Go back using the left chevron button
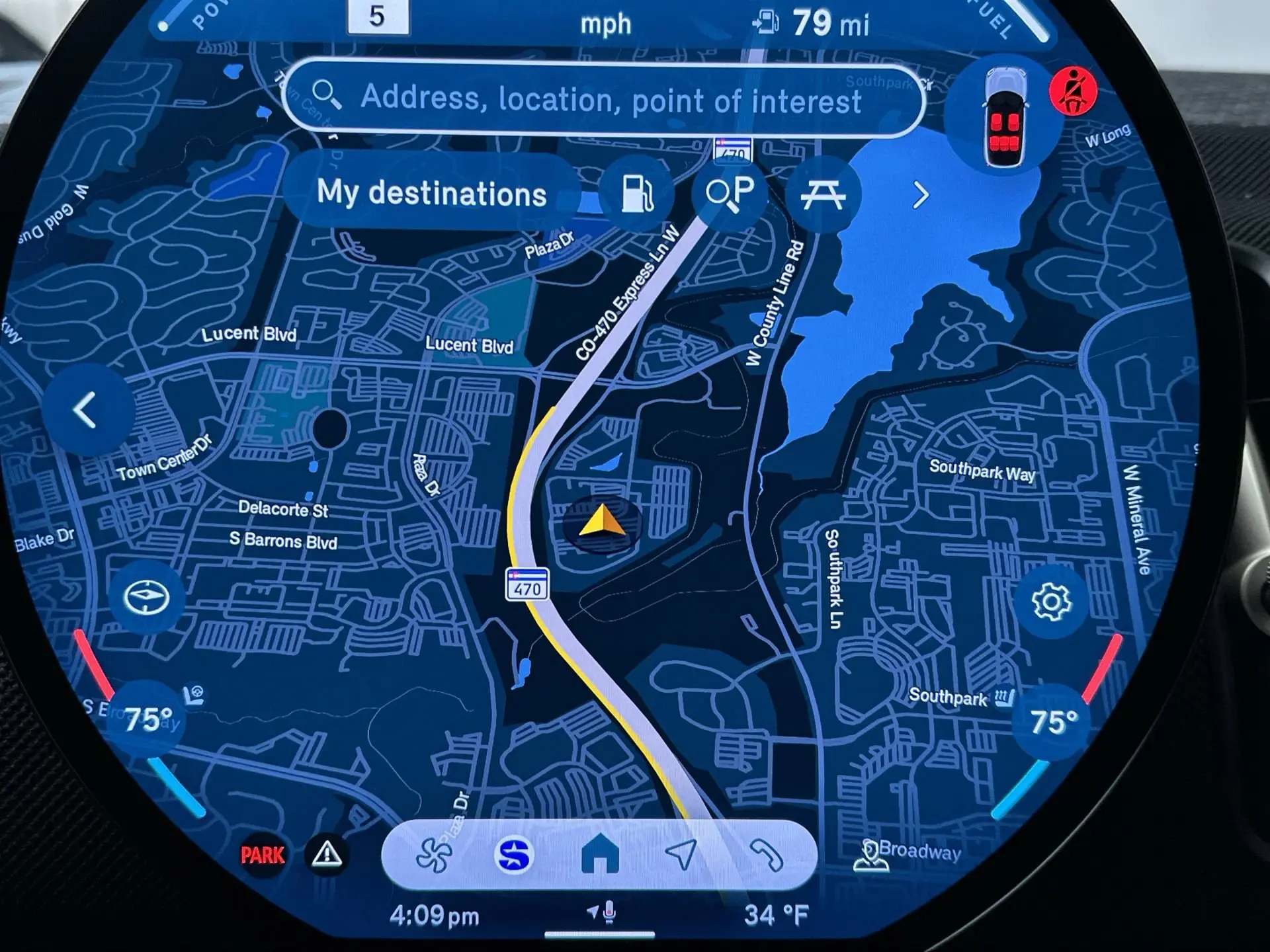Viewport: 1270px width, 952px height. point(86,411)
